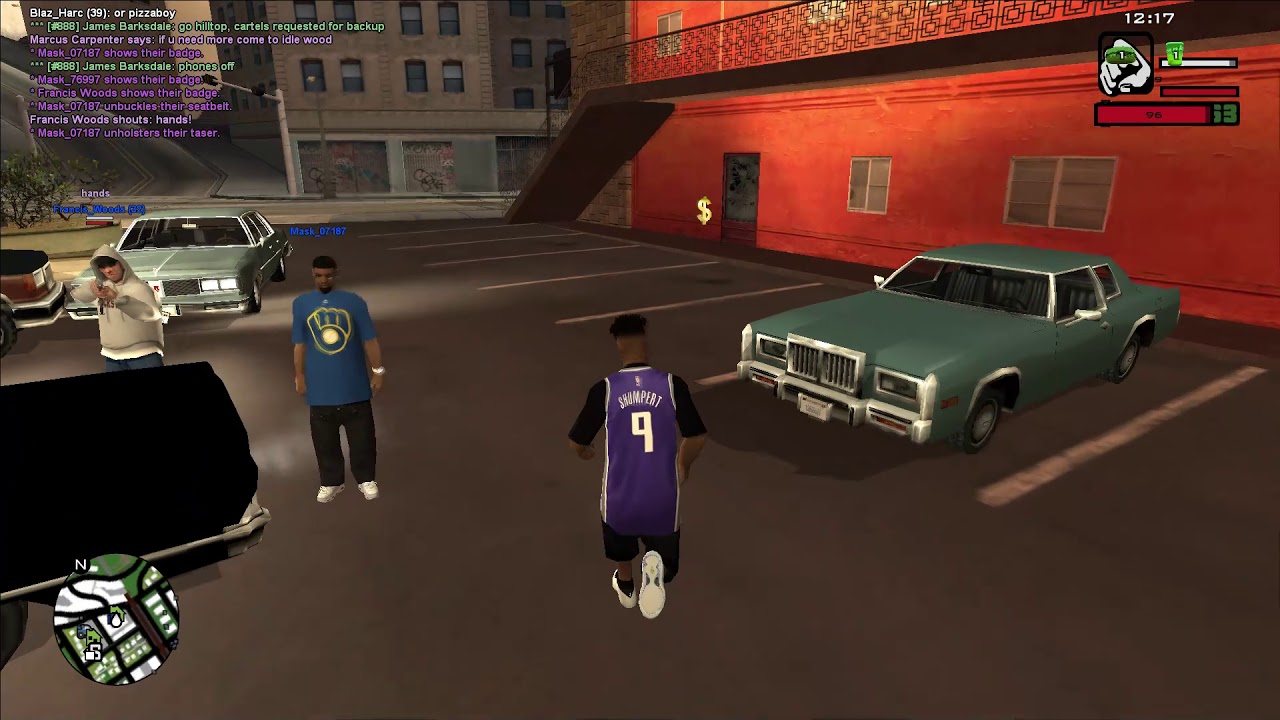The image size is (1280, 720).
Task: Select the green cup icon
Action: [1174, 54]
